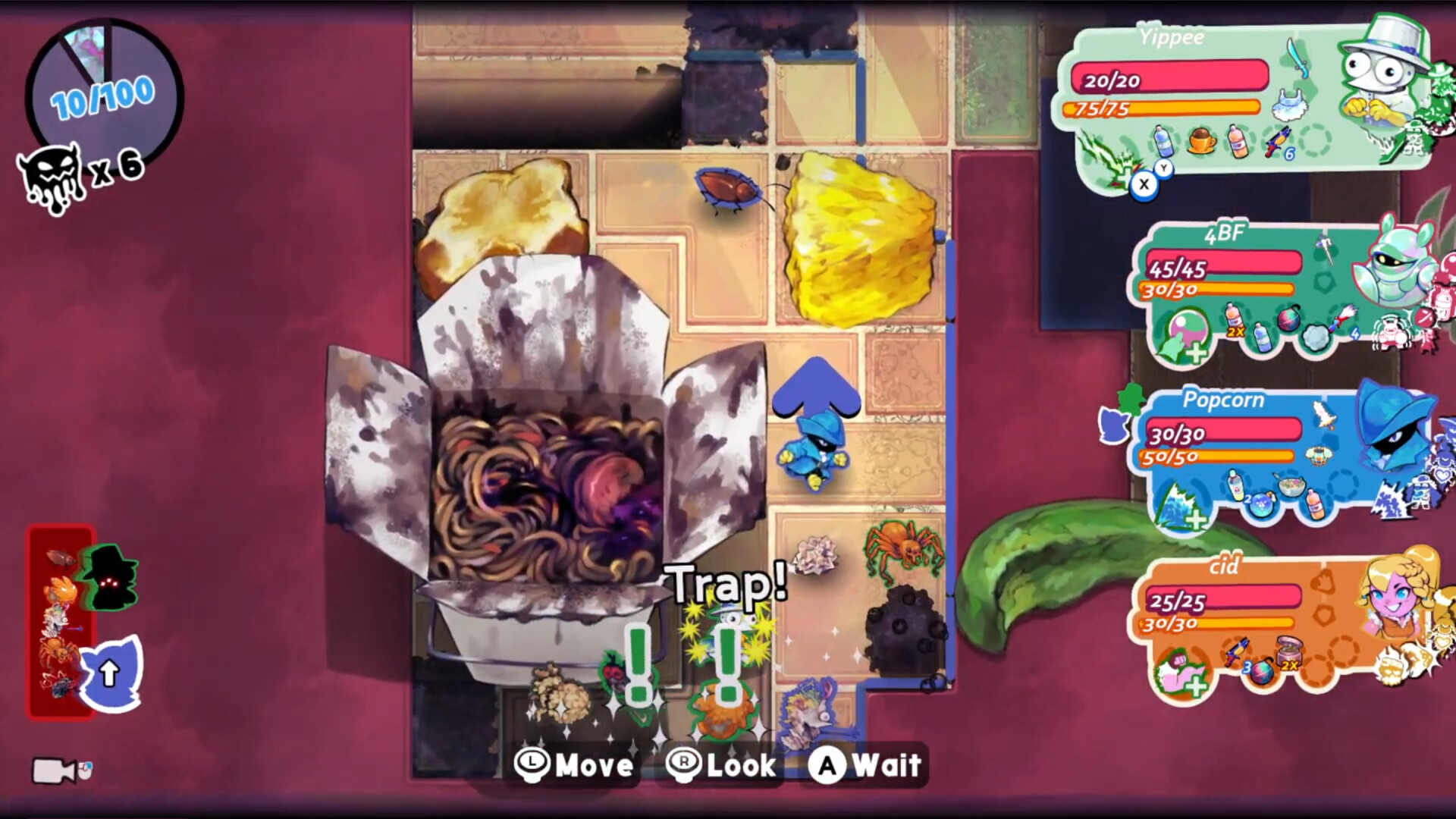Select Yippee's equipped blue scimitar weapon
The width and height of the screenshot is (1456, 819).
(1298, 60)
